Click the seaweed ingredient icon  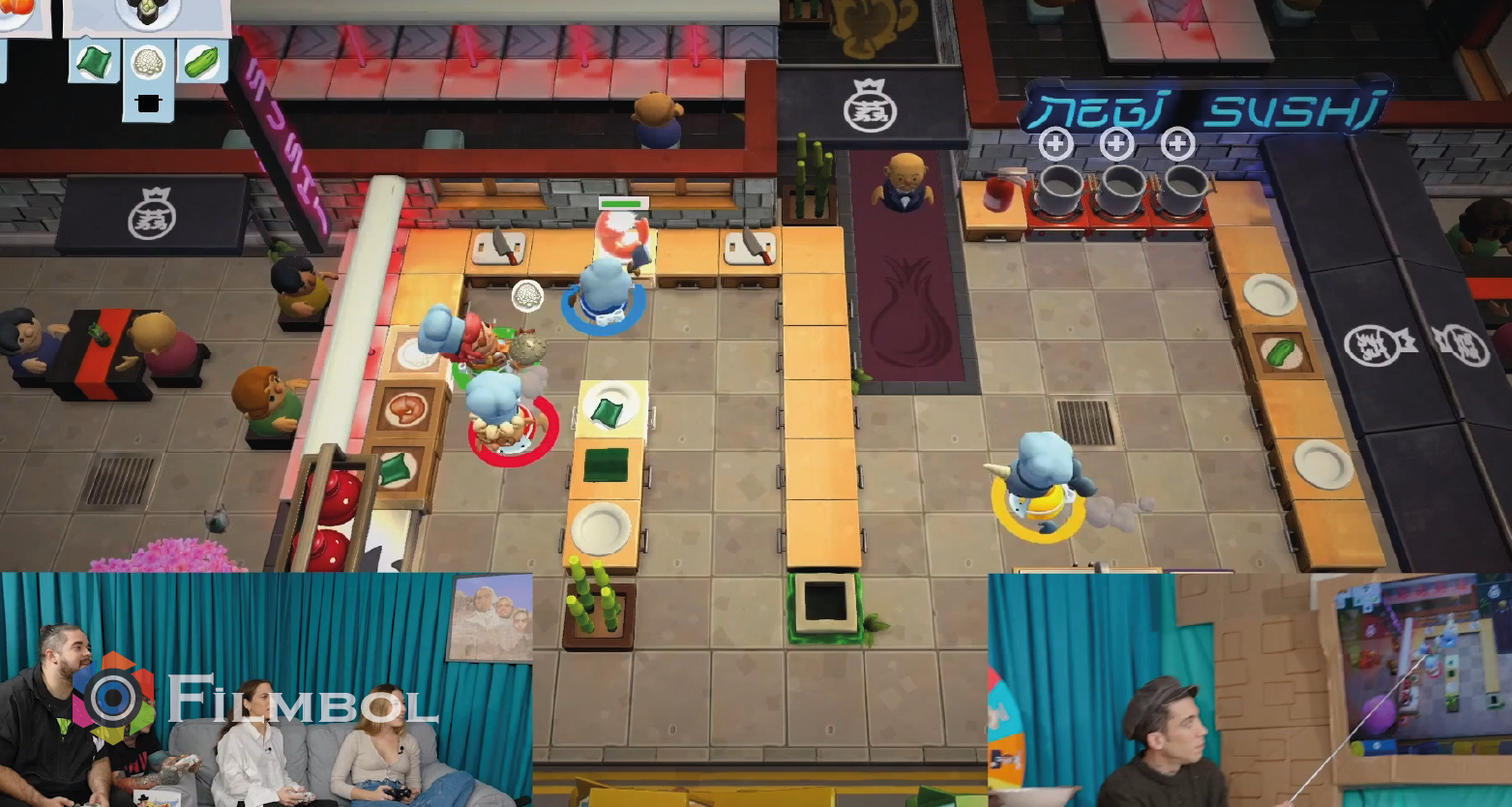[x=94, y=63]
